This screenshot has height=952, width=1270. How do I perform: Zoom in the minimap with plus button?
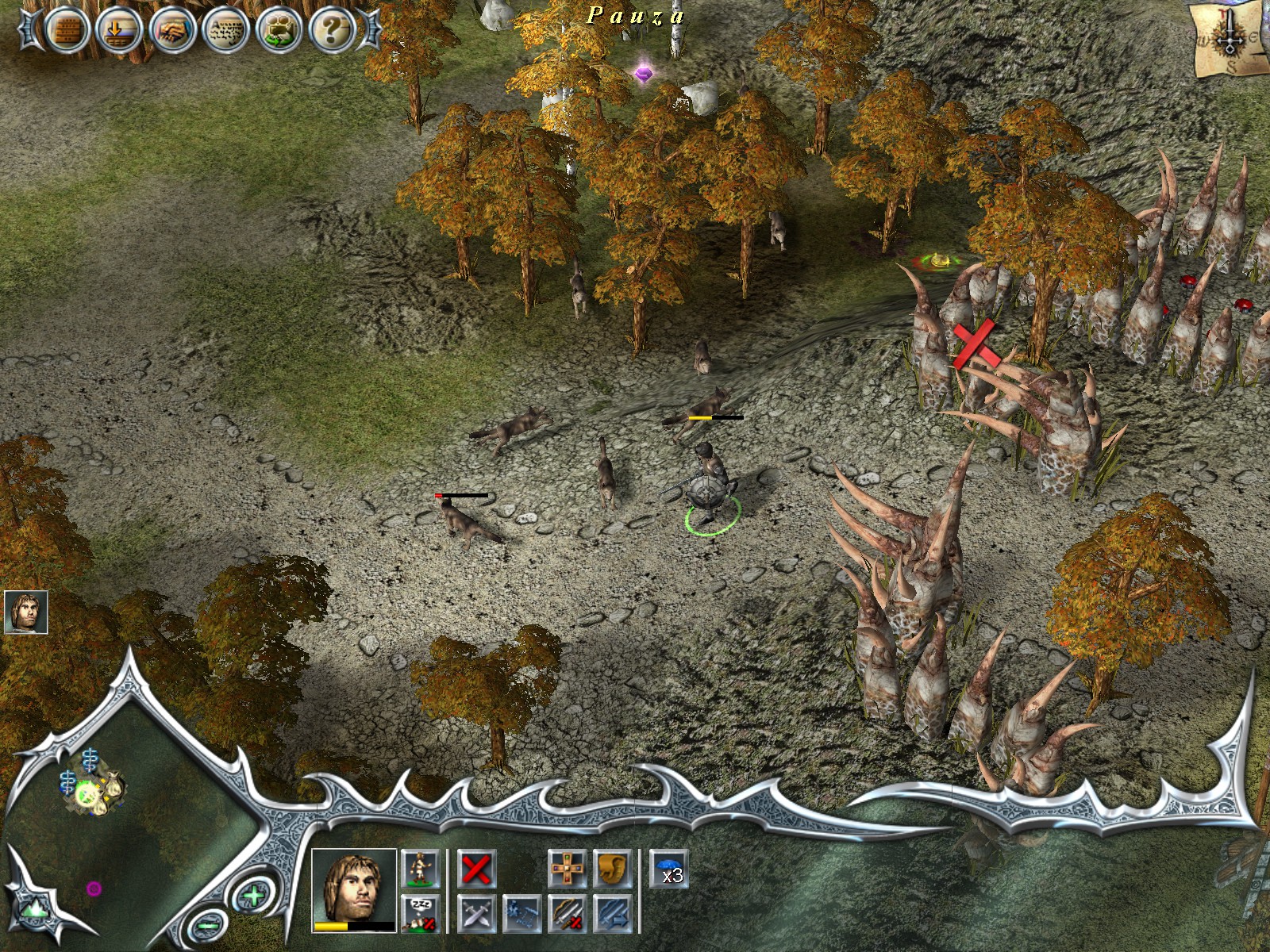253,897
